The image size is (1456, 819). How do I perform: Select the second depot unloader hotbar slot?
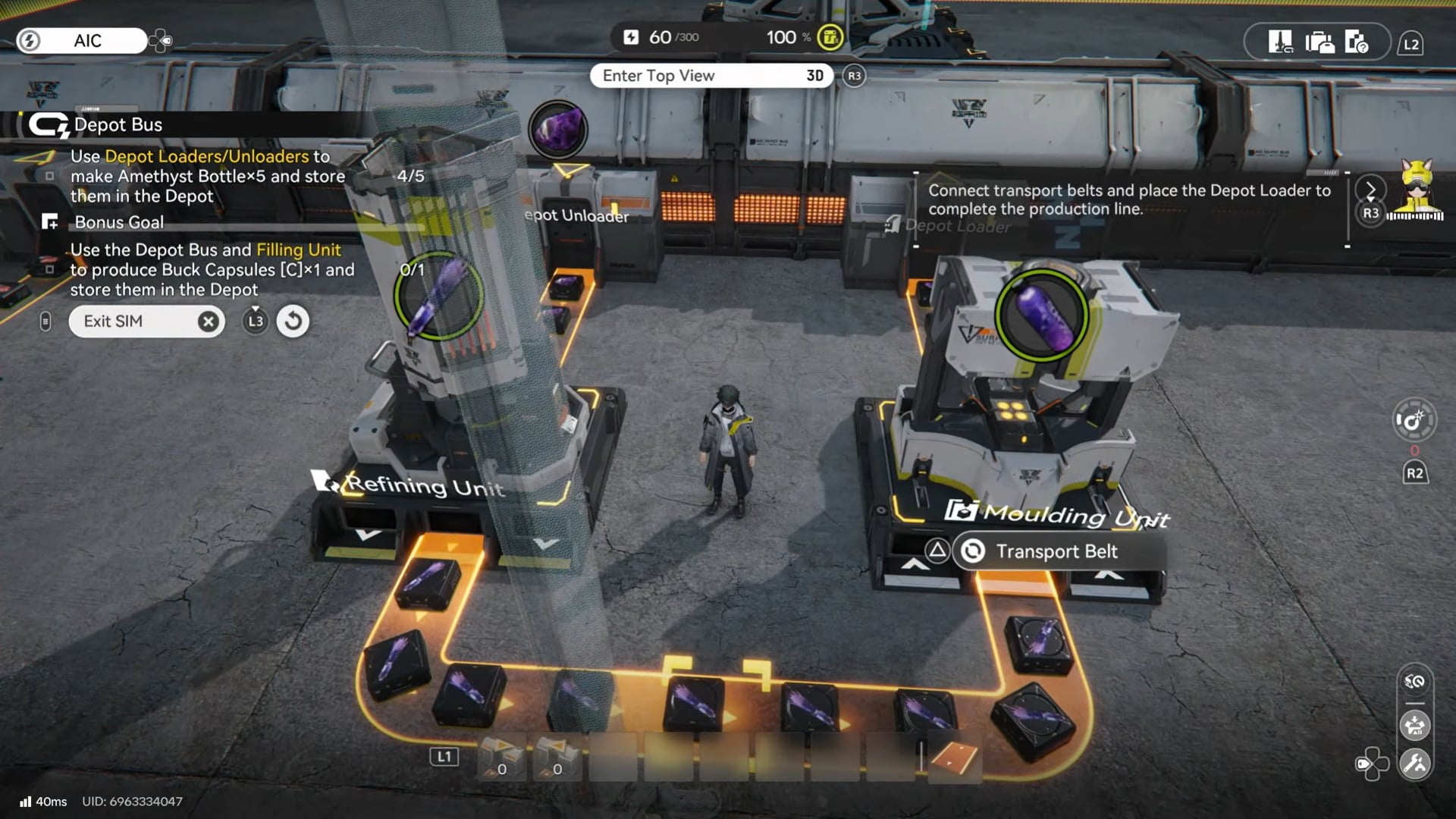point(557,758)
